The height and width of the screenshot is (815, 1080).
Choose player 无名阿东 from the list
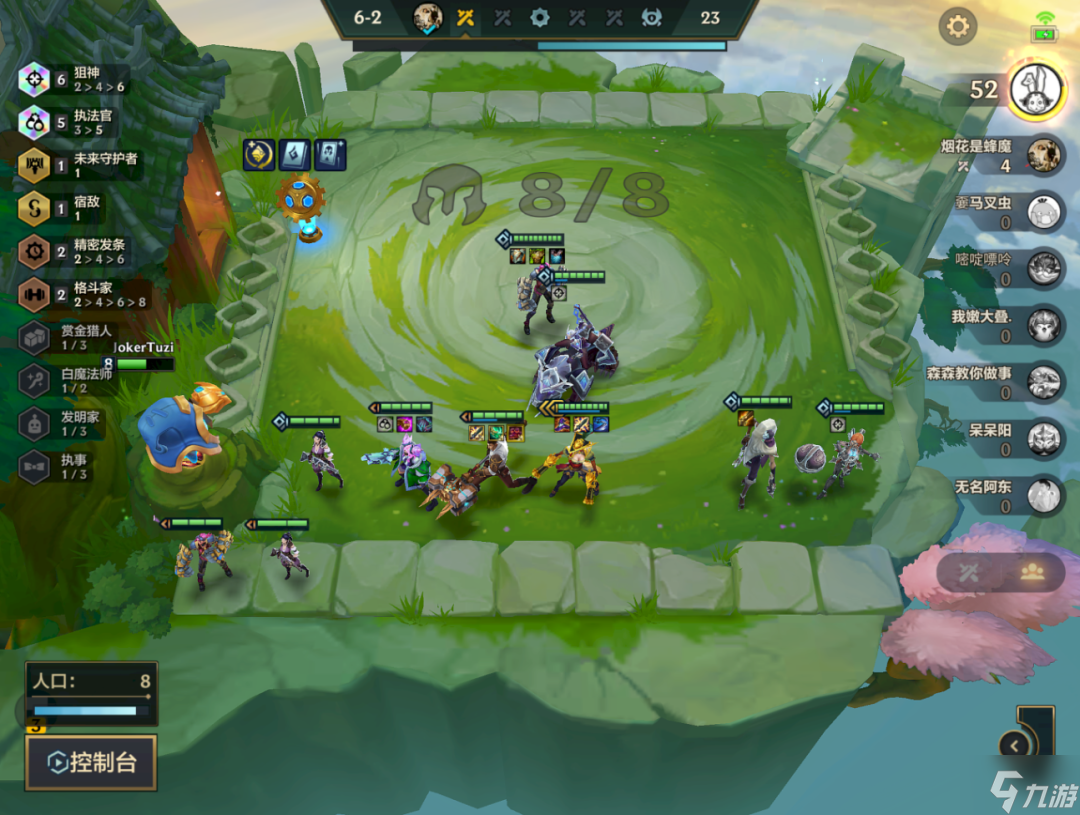tap(1044, 495)
